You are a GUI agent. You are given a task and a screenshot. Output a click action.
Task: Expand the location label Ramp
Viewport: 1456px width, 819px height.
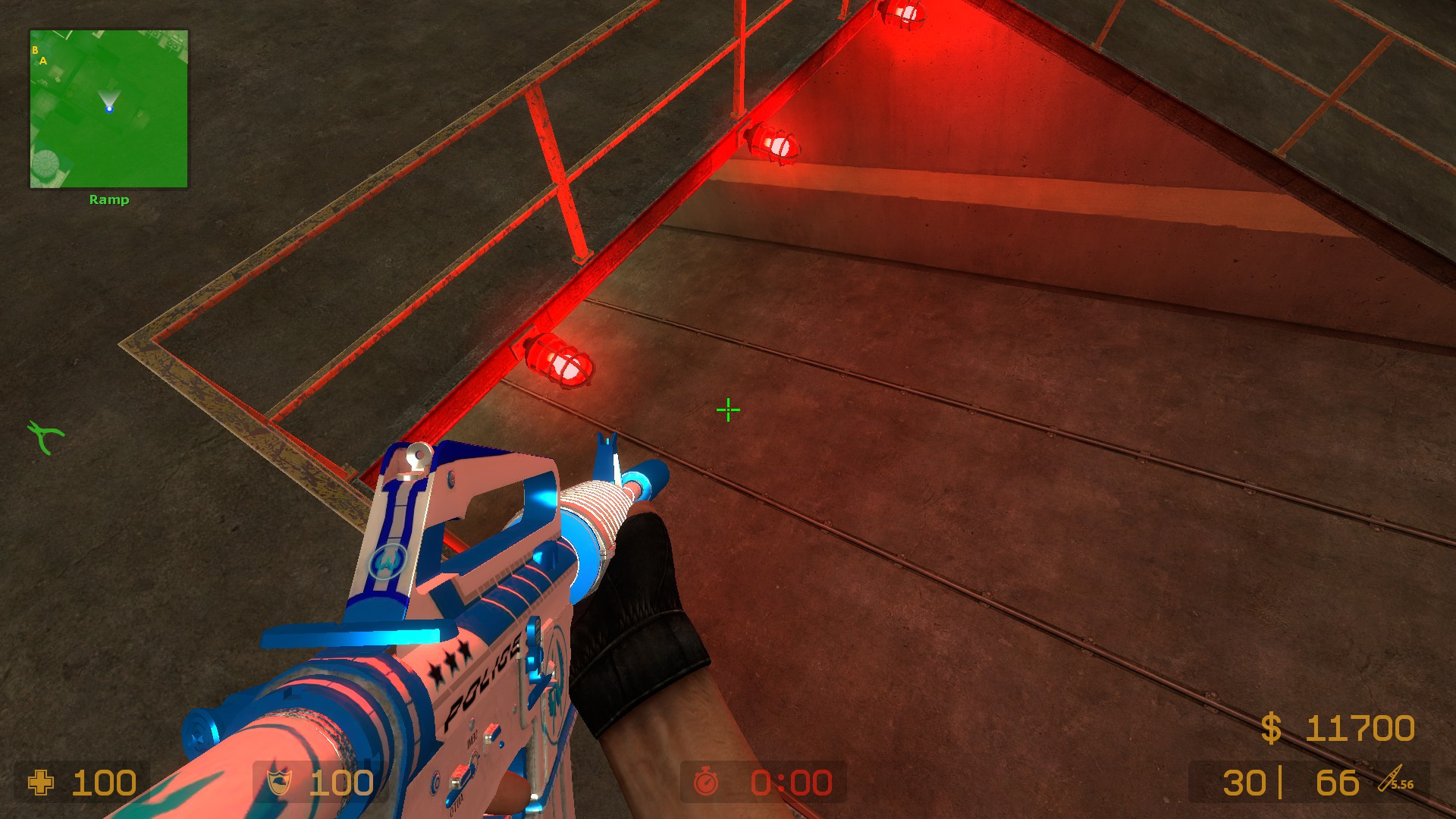(x=109, y=199)
